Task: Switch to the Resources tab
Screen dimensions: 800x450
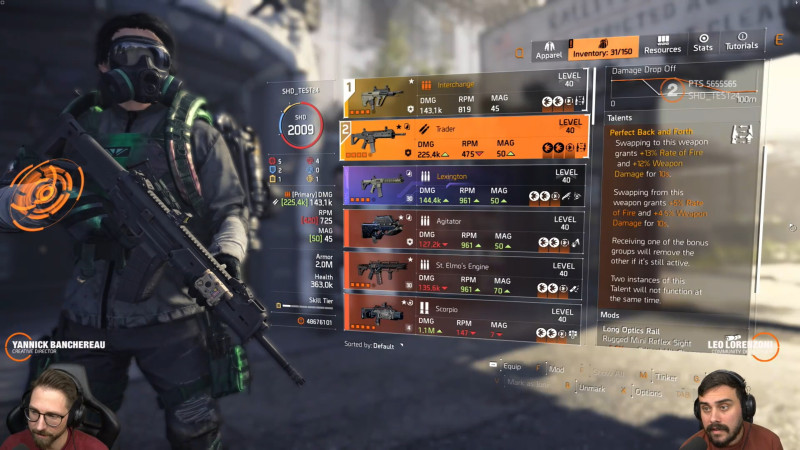Action: [x=662, y=44]
